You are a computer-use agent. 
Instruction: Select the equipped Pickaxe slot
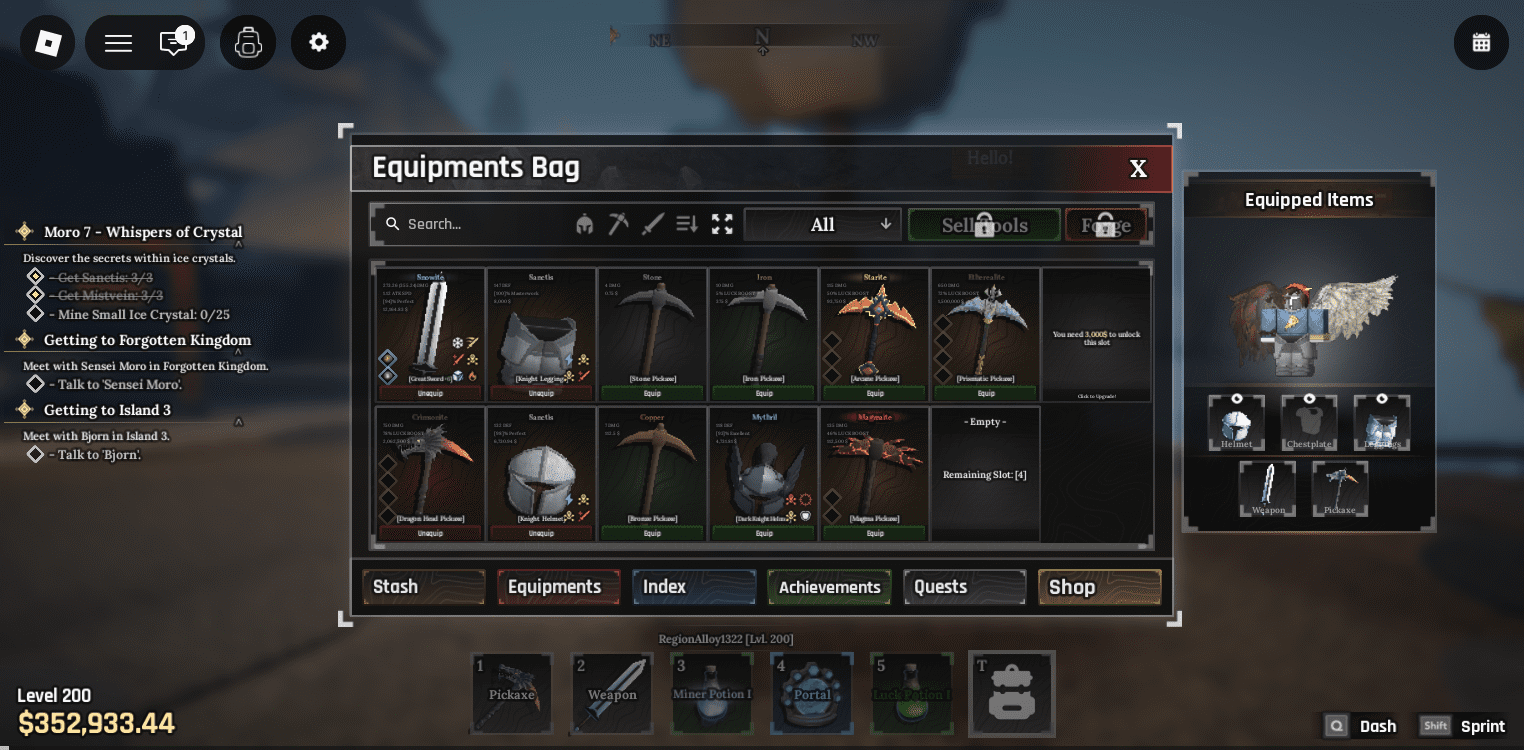1339,488
